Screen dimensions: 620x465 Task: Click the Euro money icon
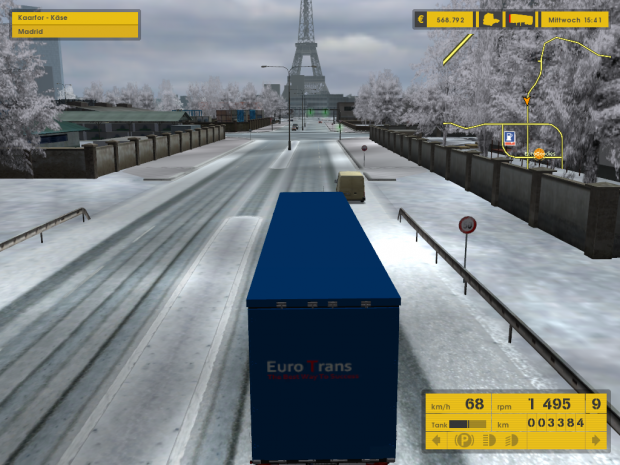click(x=421, y=19)
